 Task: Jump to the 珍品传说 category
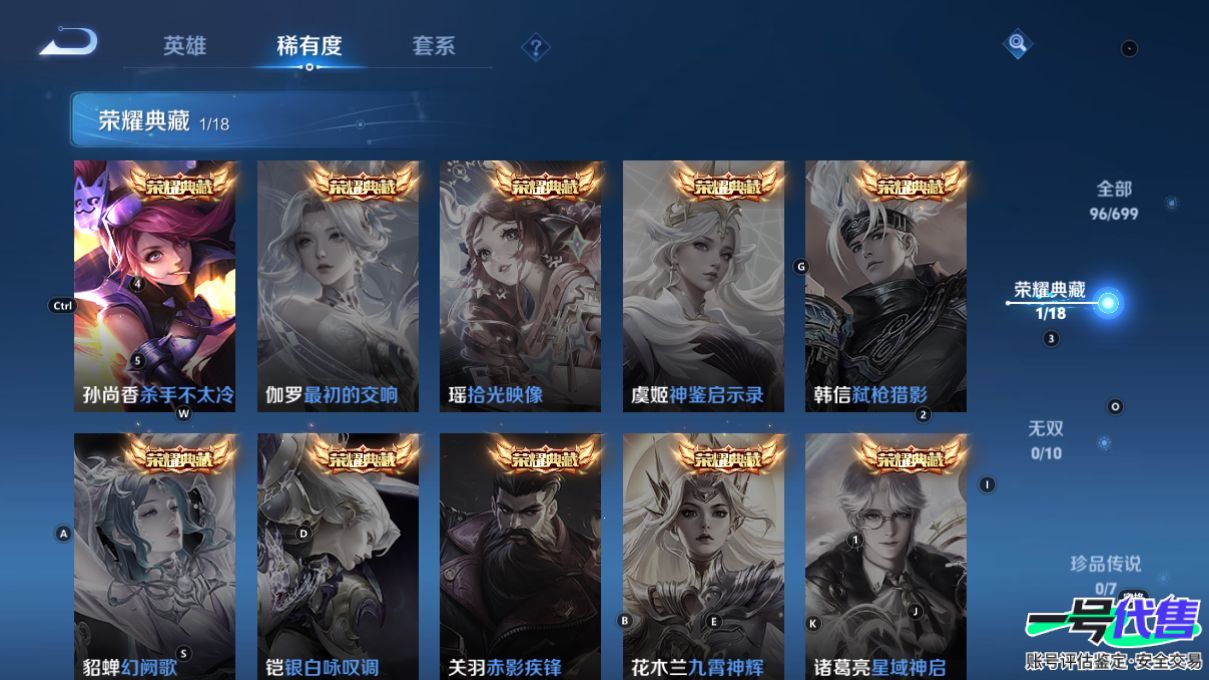pos(1104,574)
